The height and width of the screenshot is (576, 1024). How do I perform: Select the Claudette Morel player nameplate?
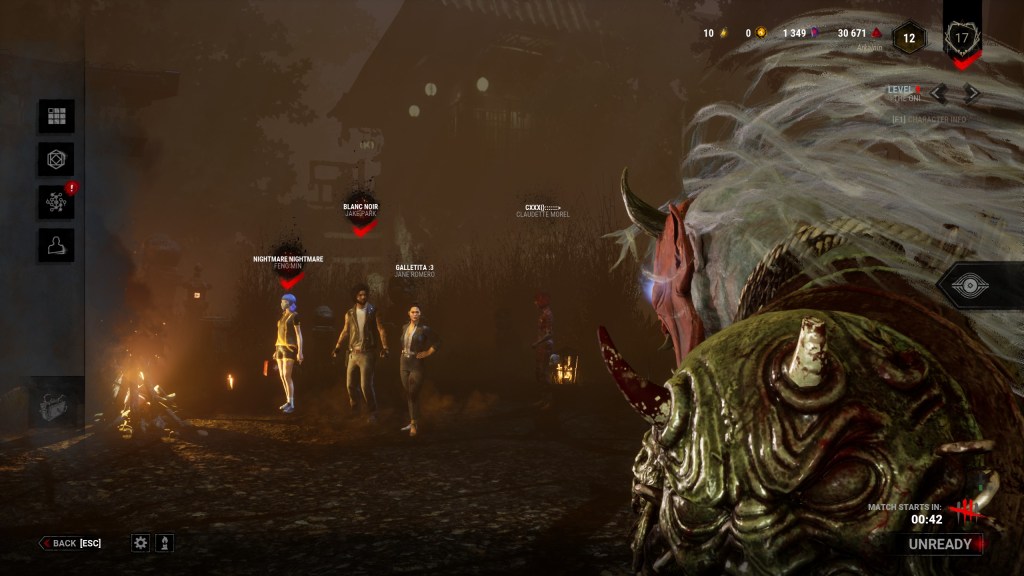543,211
